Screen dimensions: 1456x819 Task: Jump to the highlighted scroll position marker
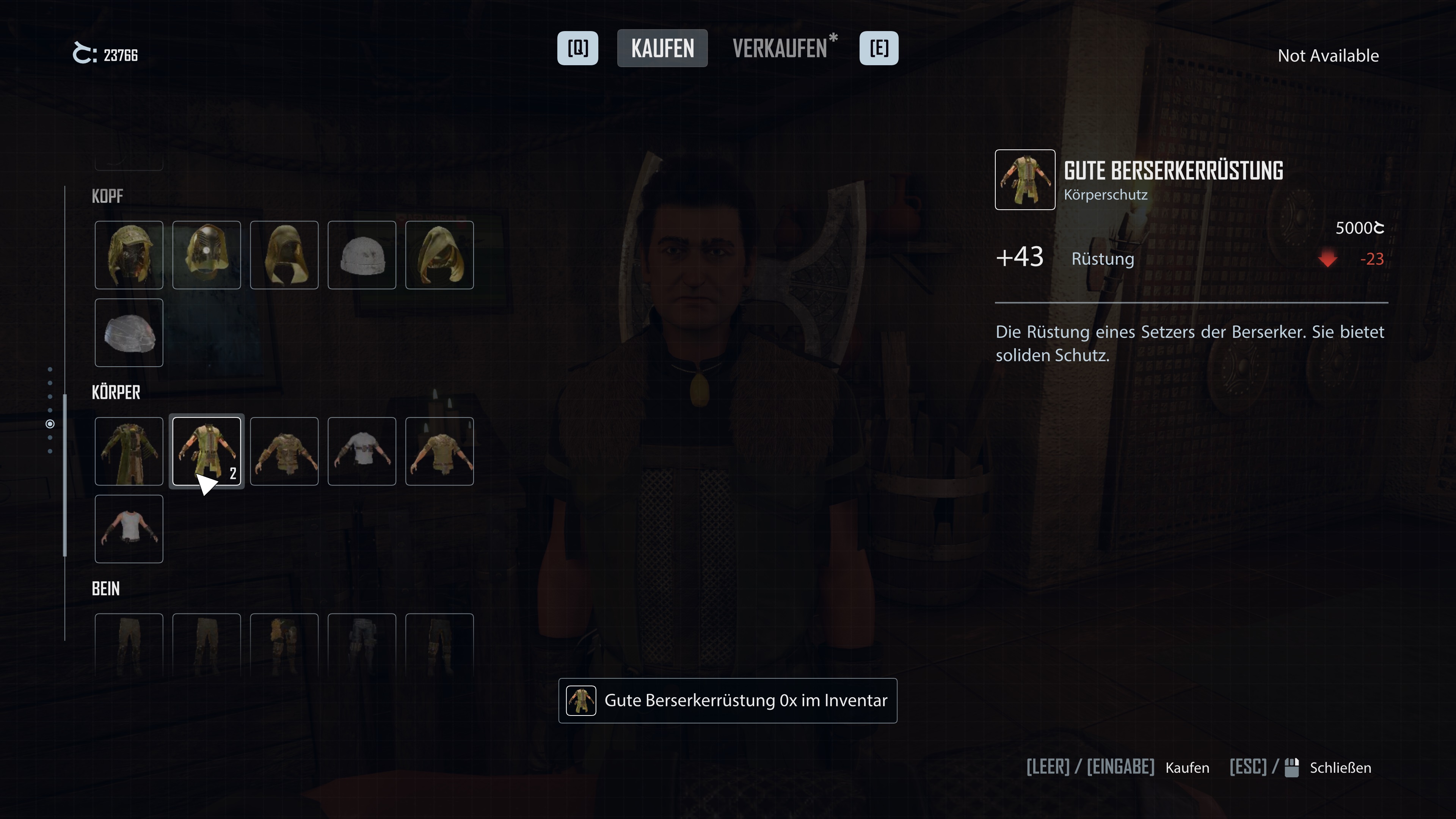[x=50, y=424]
